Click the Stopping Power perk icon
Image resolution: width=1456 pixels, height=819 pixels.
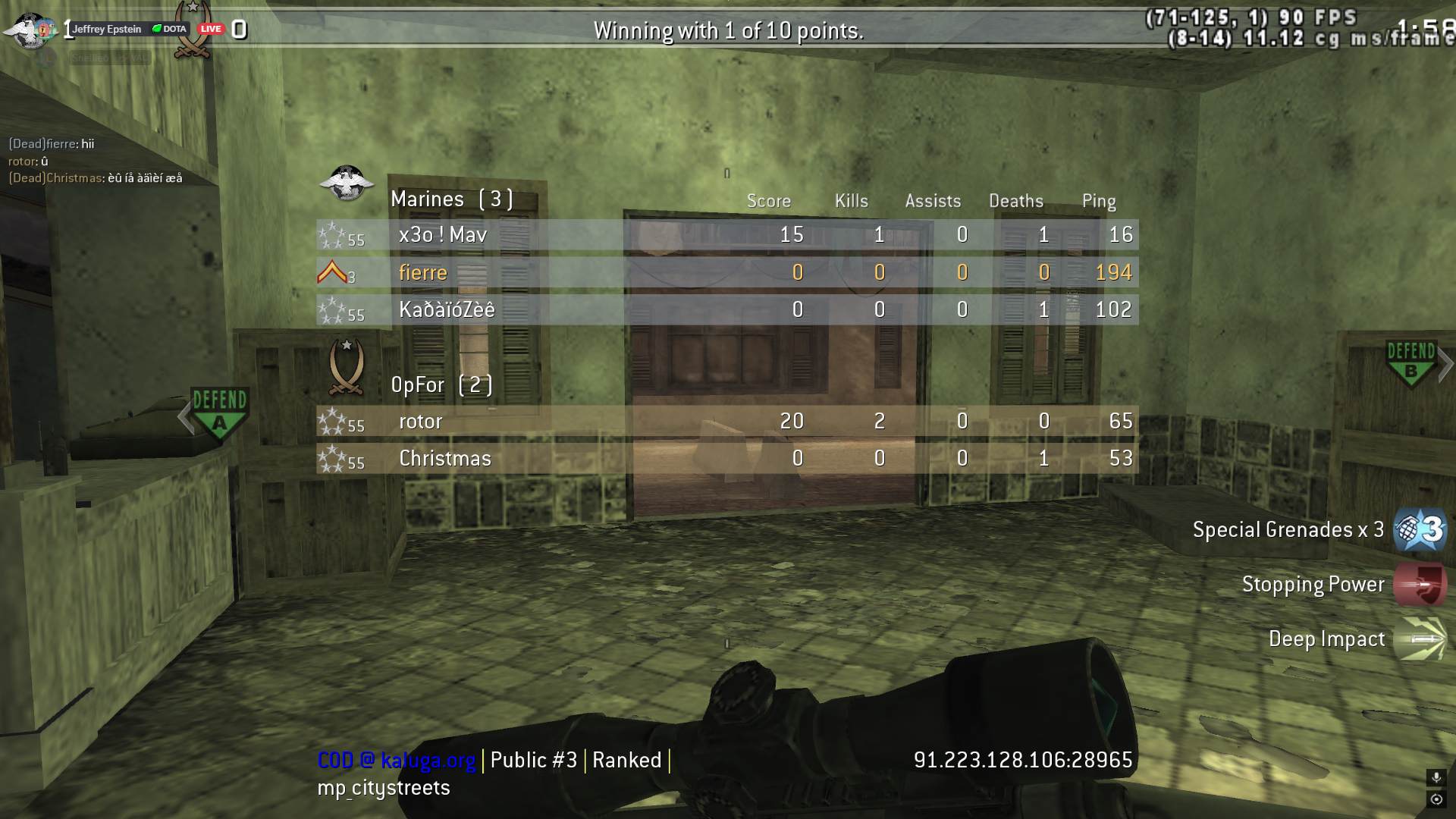1421,584
